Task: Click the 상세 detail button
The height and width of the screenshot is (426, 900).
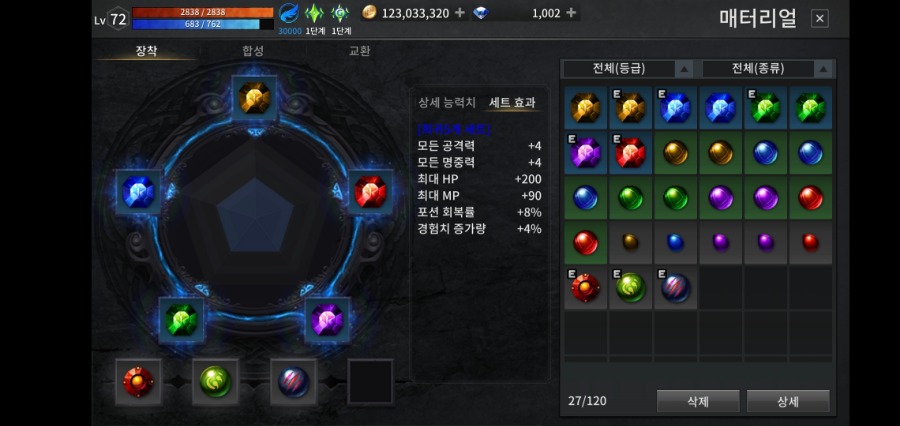Action: tap(788, 402)
